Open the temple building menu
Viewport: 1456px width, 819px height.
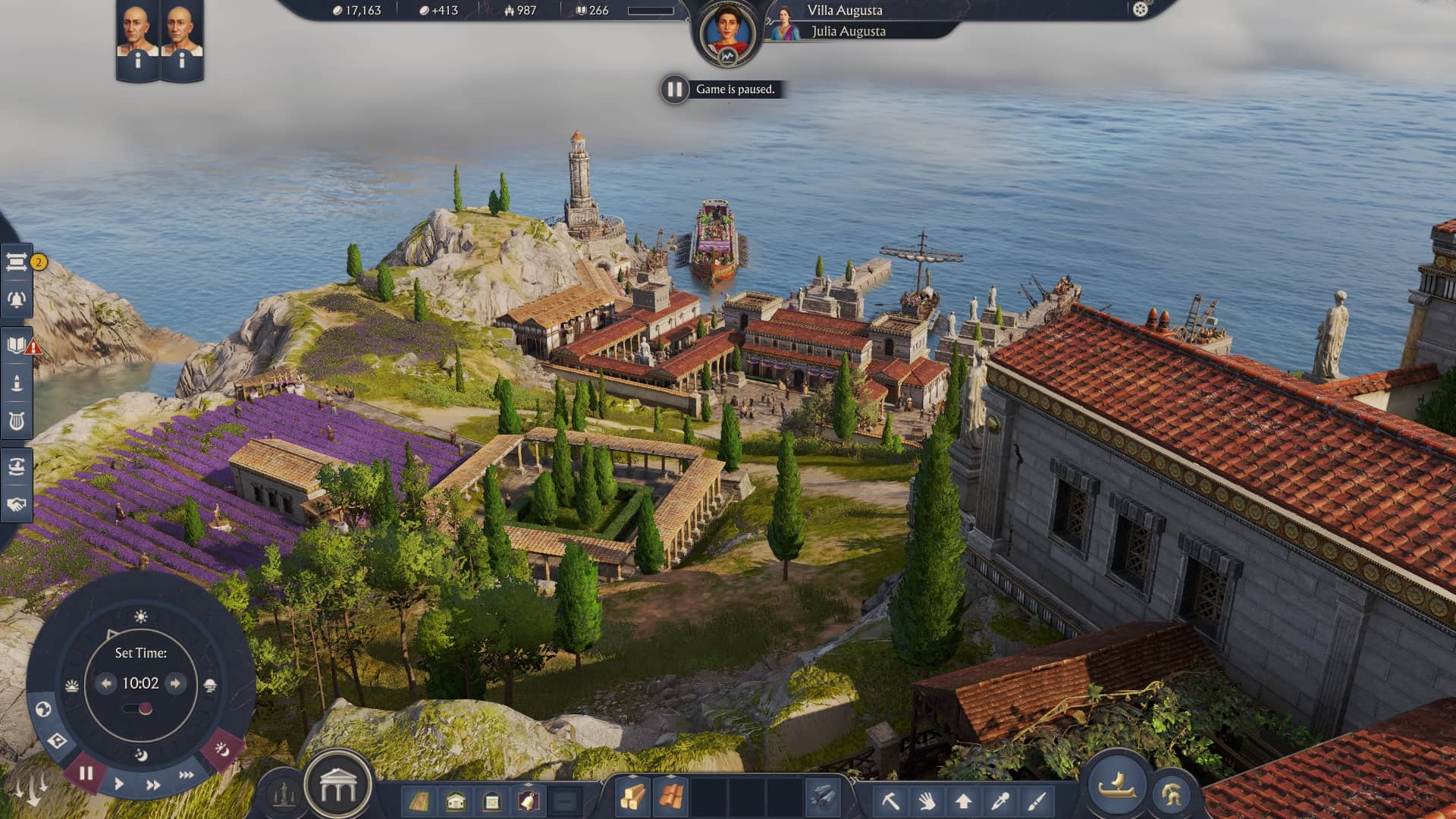click(x=338, y=789)
